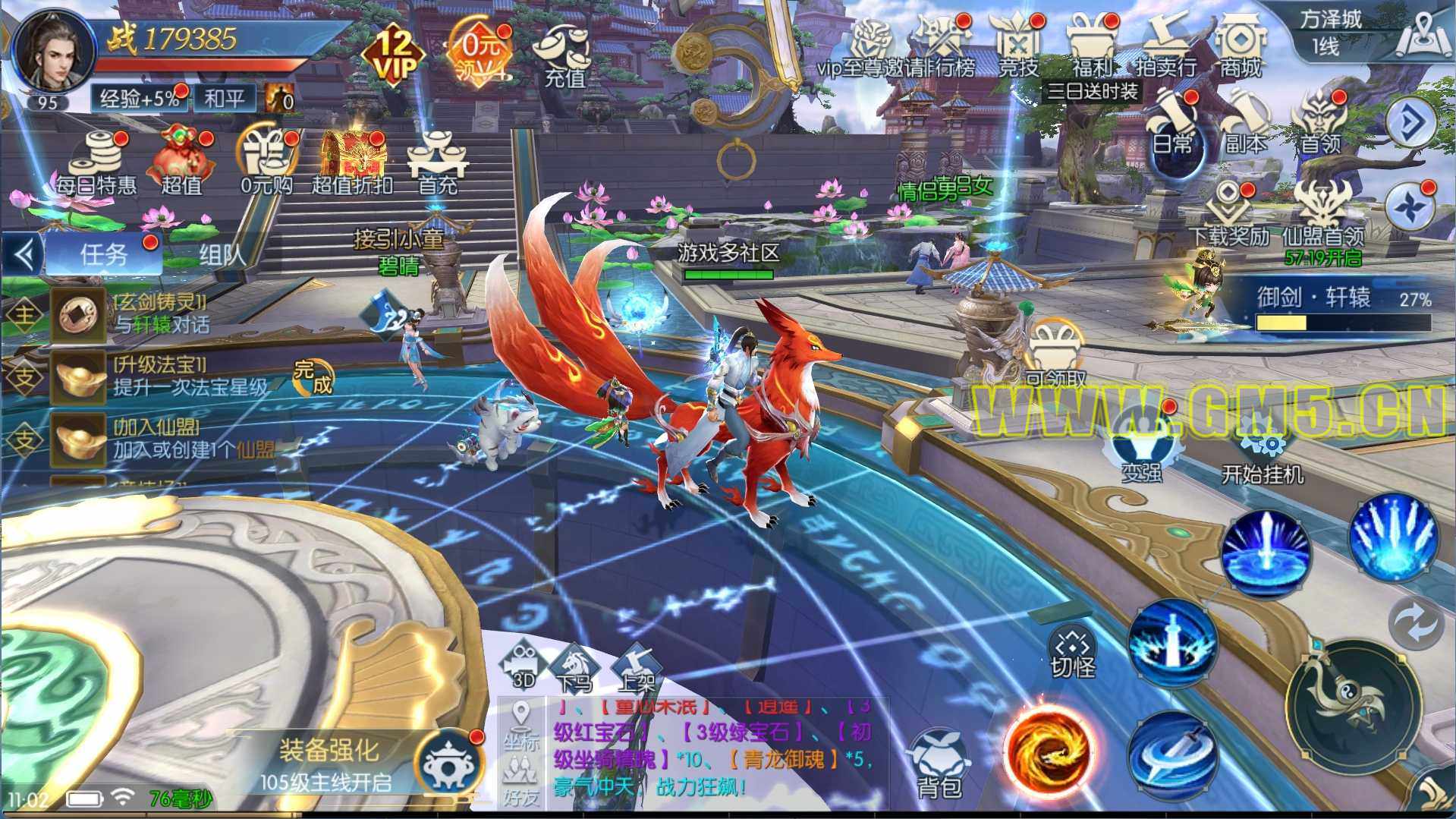Image resolution: width=1456 pixels, height=819 pixels.
Task: Open the 拍卖行 auction house
Action: click(x=1165, y=47)
